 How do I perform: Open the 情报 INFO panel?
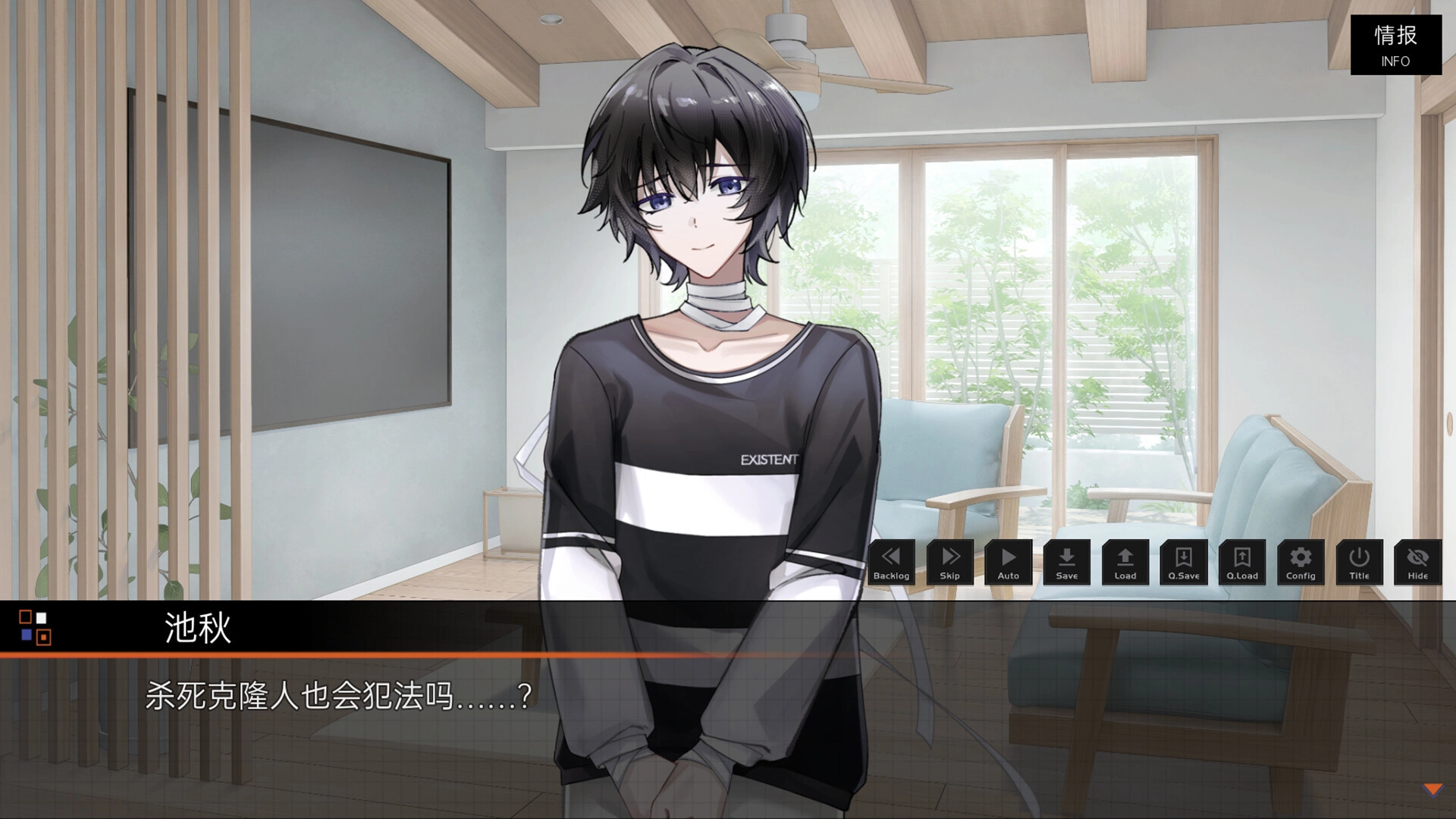(x=1395, y=45)
